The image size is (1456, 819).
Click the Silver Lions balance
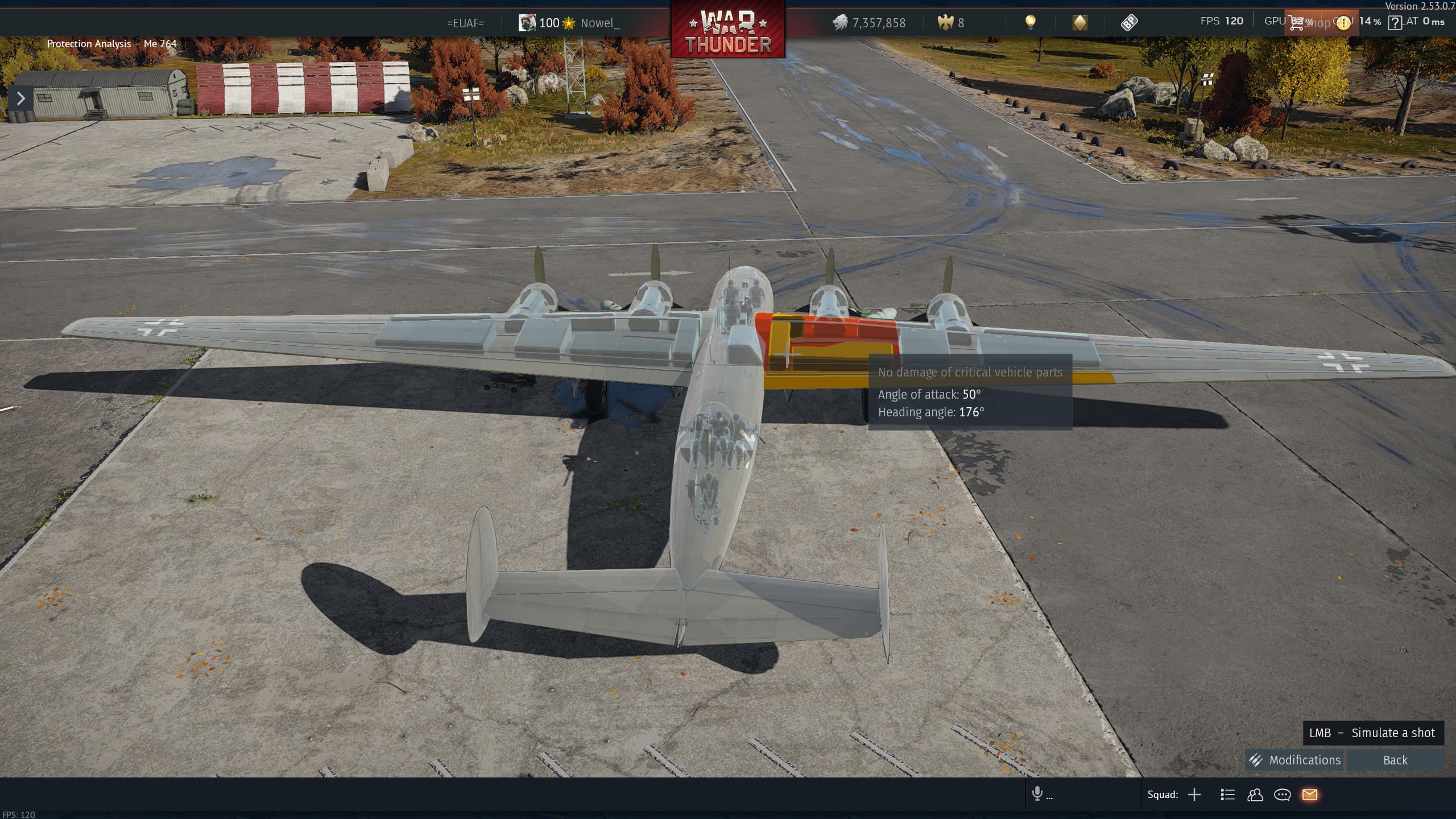point(869,23)
